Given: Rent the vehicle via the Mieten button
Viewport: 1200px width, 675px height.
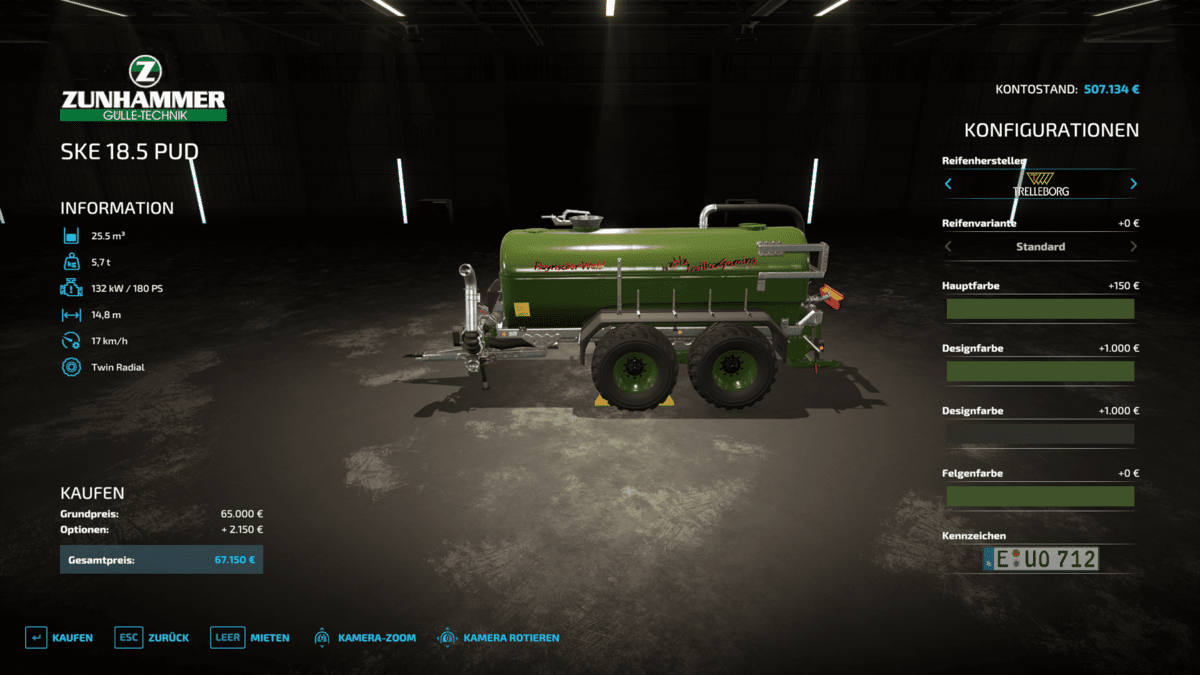Looking at the screenshot, I should 251,637.
